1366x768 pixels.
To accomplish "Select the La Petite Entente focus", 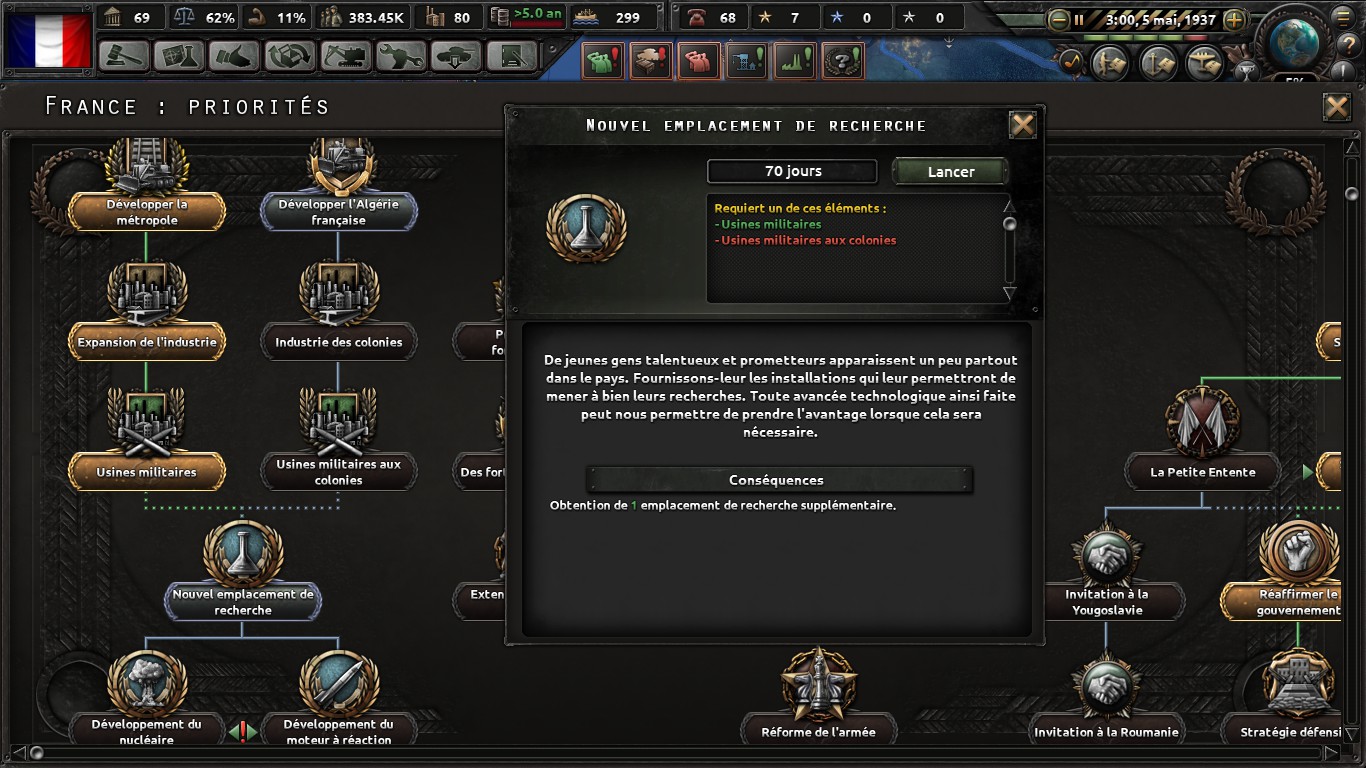I will coord(1202,472).
